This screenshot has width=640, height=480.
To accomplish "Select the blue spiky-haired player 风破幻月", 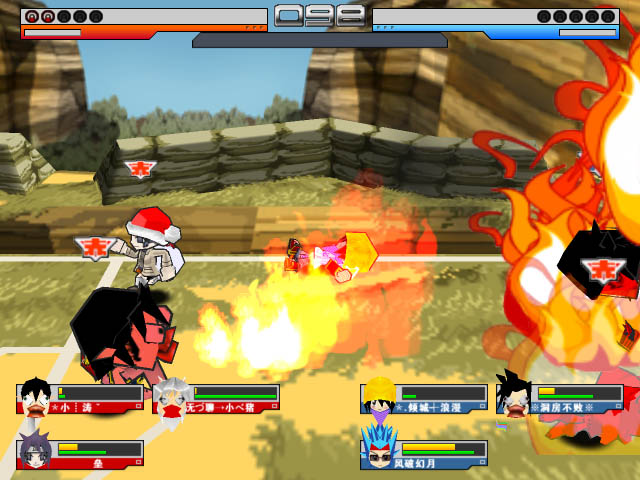I will (x=424, y=455).
